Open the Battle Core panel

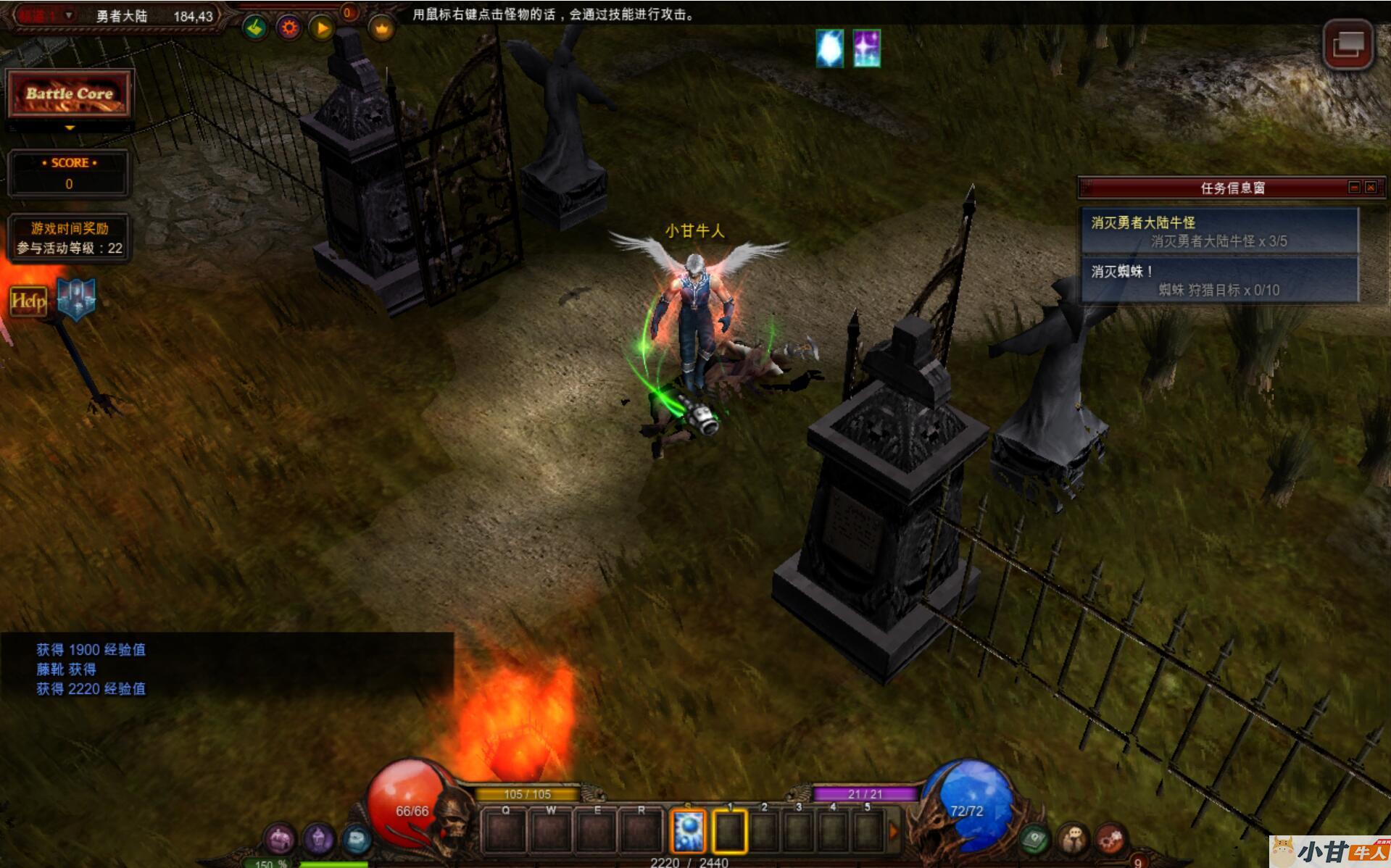tap(70, 93)
